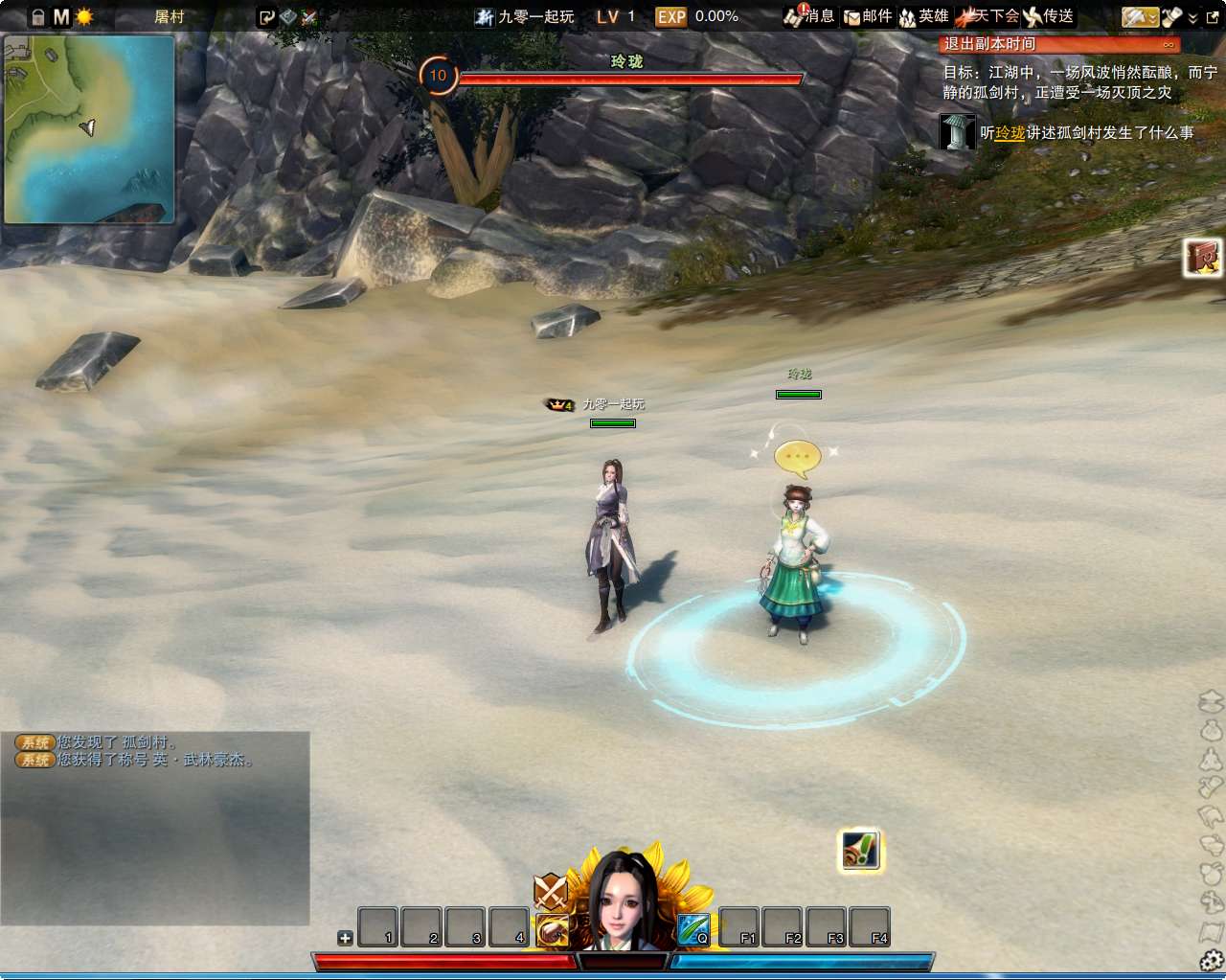Open the gear settings icon
1226x980 pixels.
pos(1211,960)
